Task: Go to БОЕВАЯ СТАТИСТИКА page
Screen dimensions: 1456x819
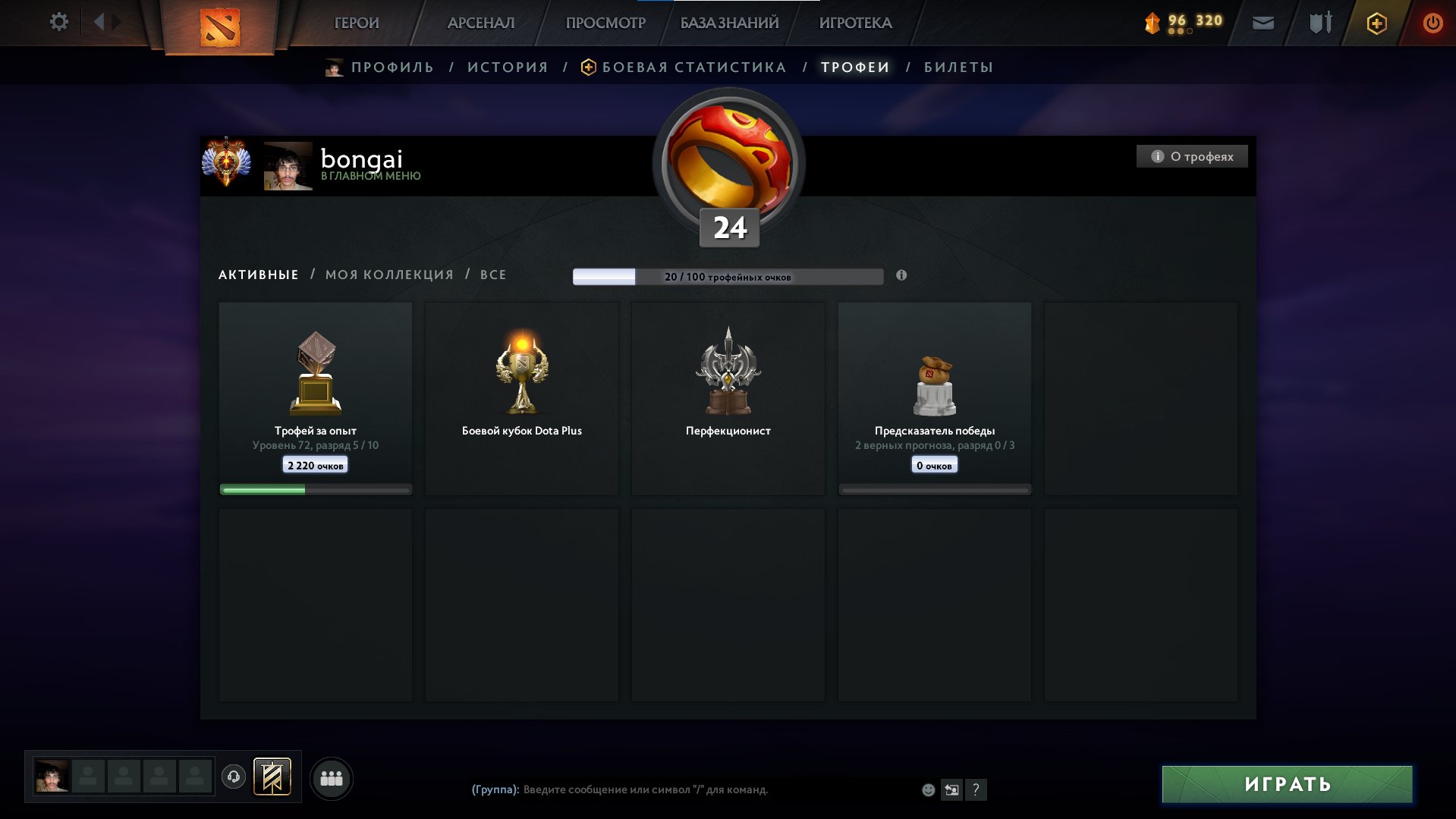Action: [693, 67]
